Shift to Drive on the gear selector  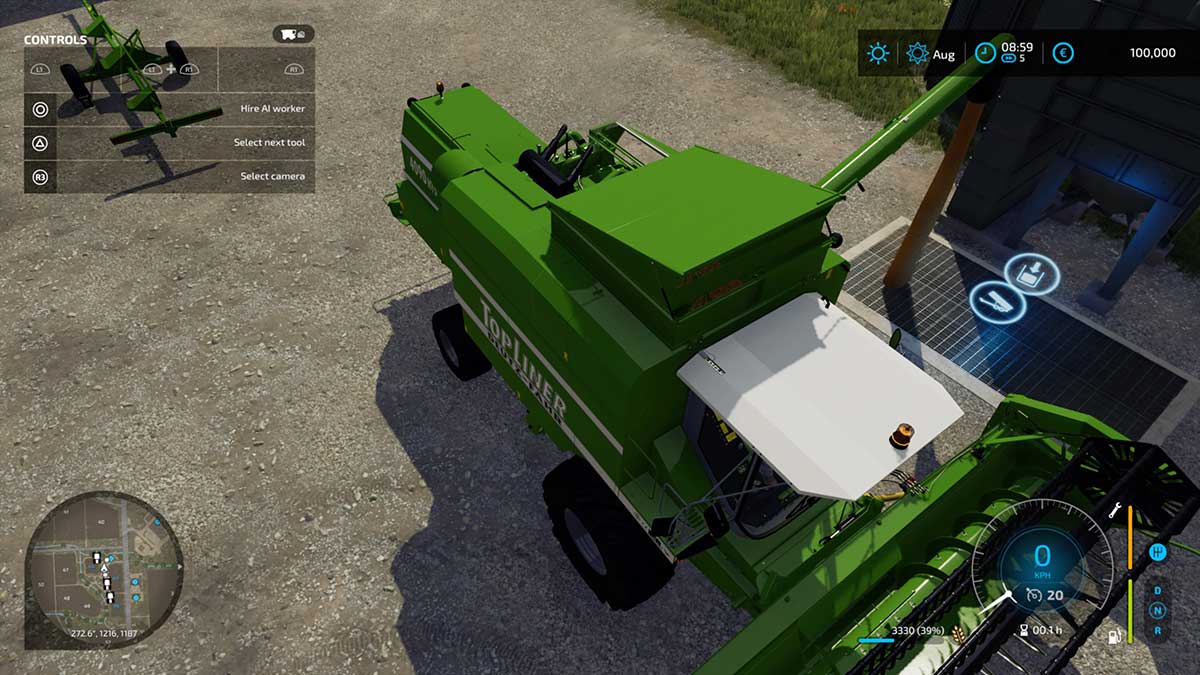1157,590
